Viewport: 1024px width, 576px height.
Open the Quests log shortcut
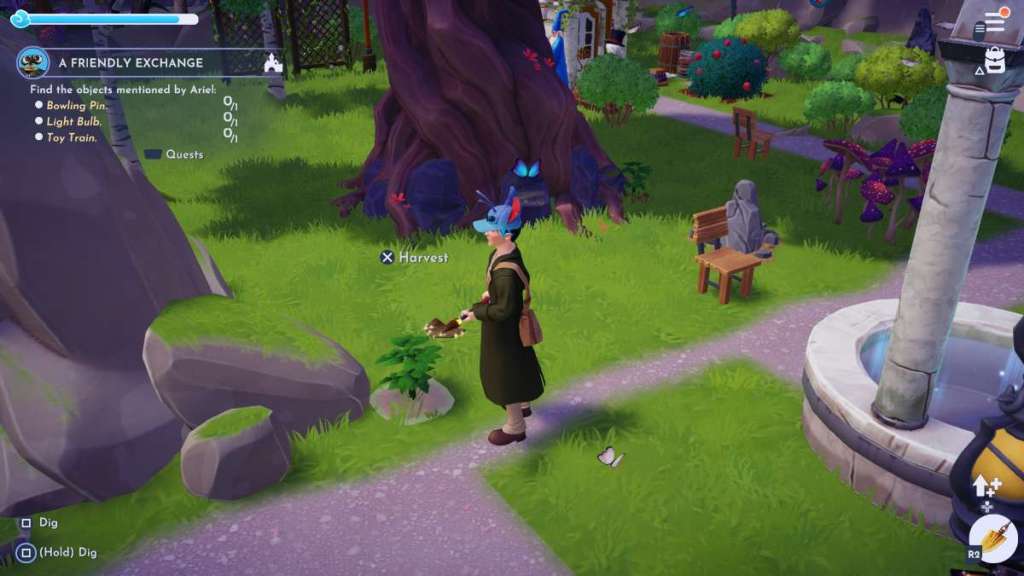pos(174,155)
